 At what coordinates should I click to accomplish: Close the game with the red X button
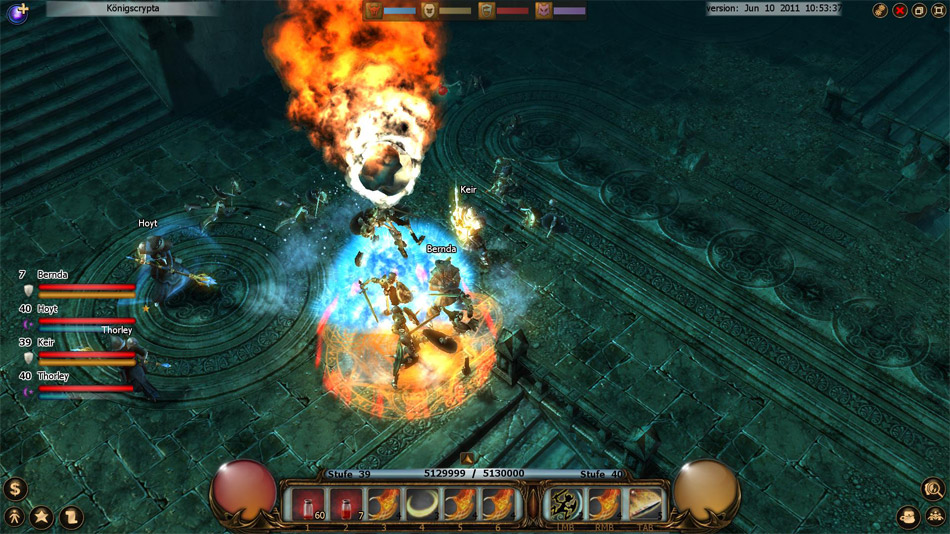(899, 10)
